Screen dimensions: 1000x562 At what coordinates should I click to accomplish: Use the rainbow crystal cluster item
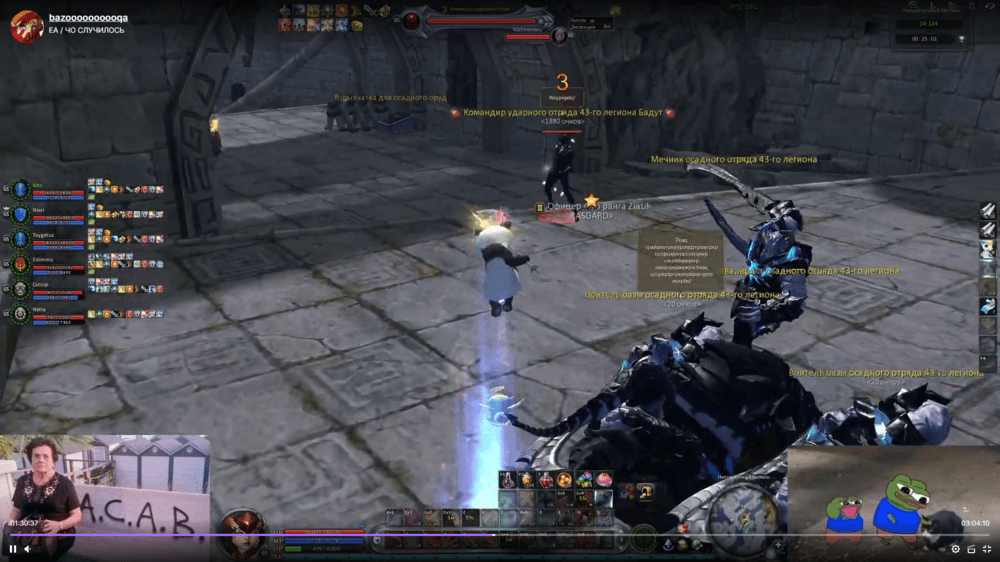click(x=584, y=480)
